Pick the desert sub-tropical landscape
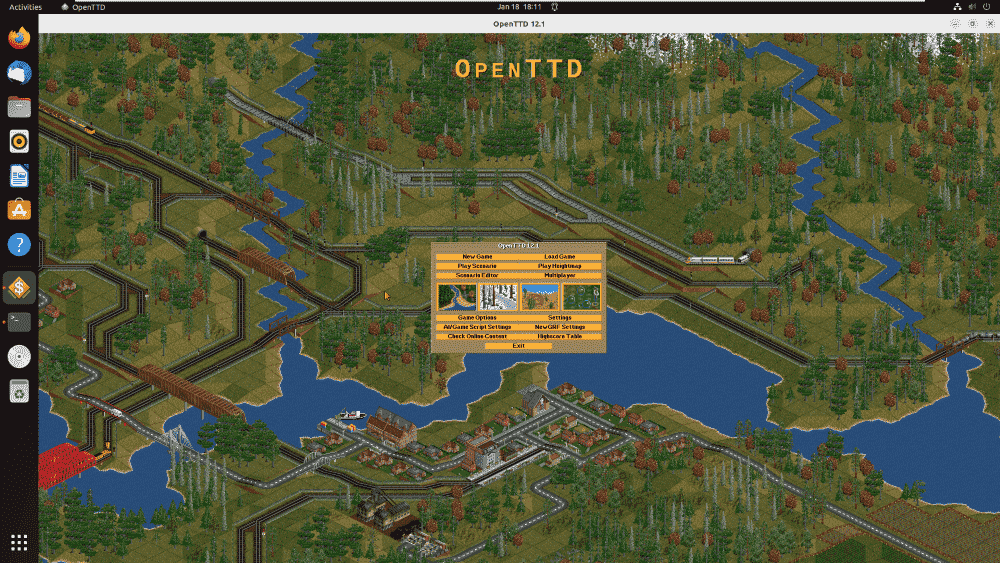Screen dimensions: 1000x563 pos(539,296)
